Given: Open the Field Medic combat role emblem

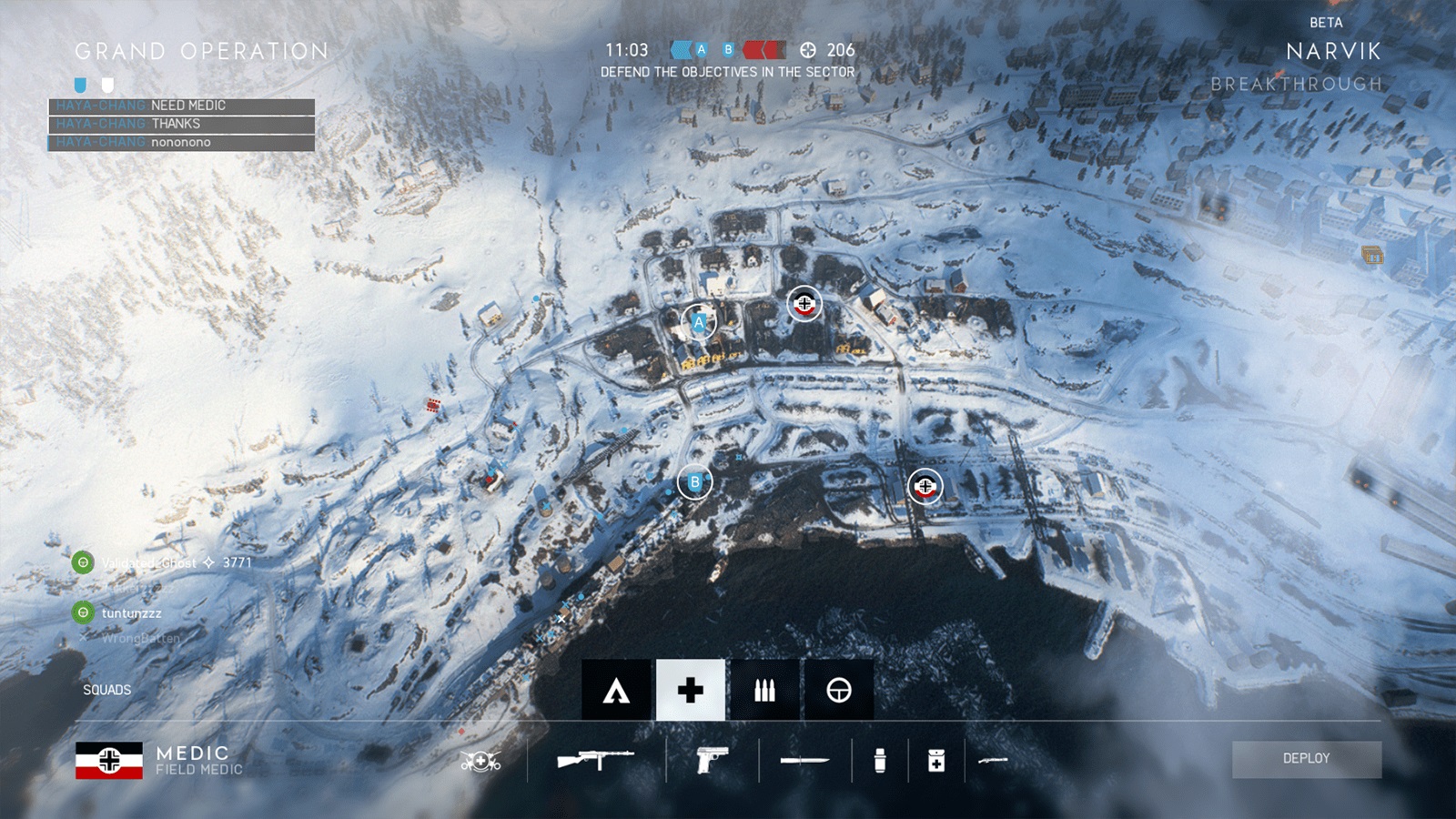Looking at the screenshot, I should click(x=480, y=761).
